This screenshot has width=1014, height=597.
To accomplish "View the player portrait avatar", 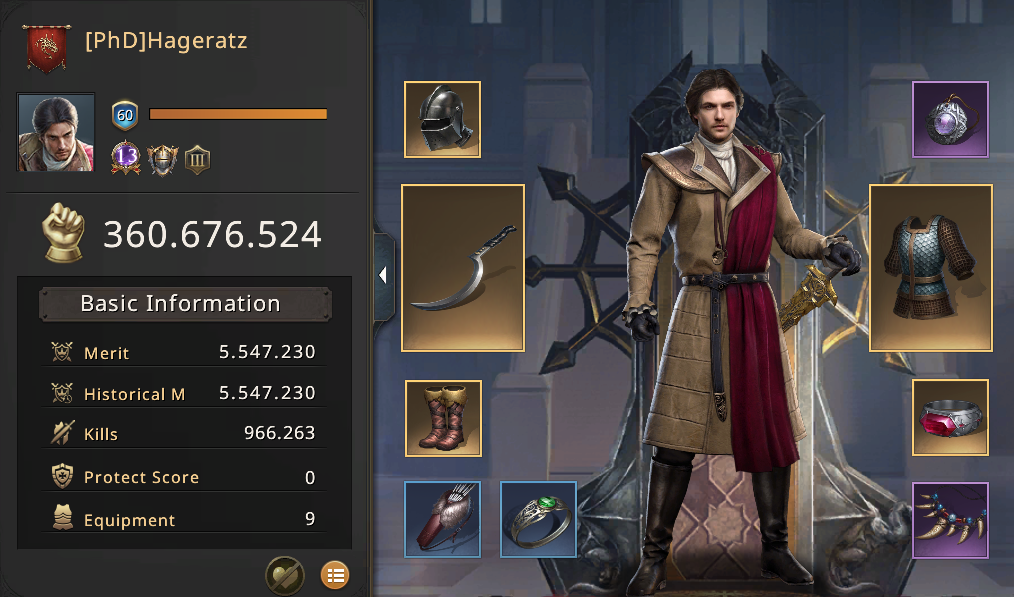I will pyautogui.click(x=56, y=133).
